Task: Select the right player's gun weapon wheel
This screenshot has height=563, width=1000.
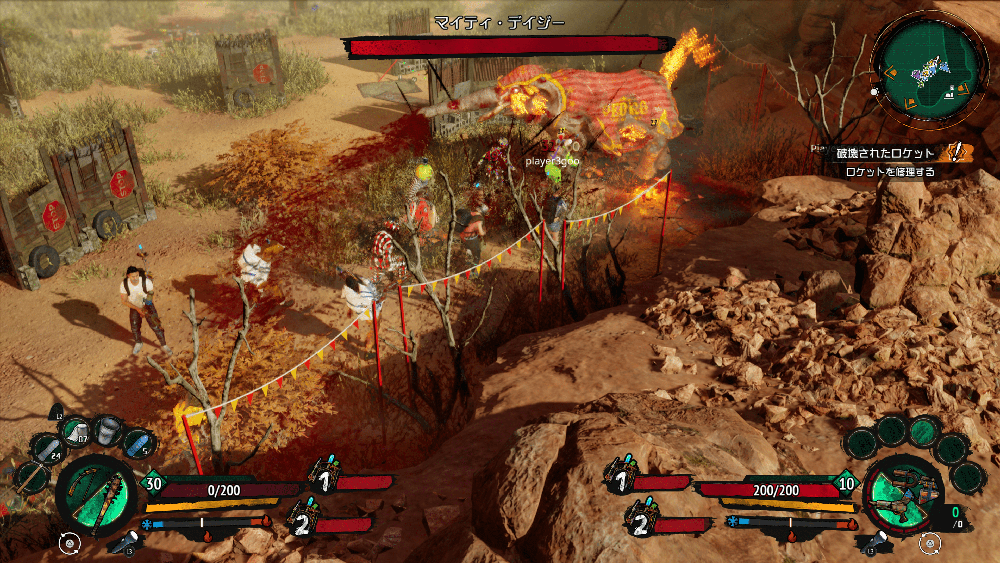Action: coord(902,496)
